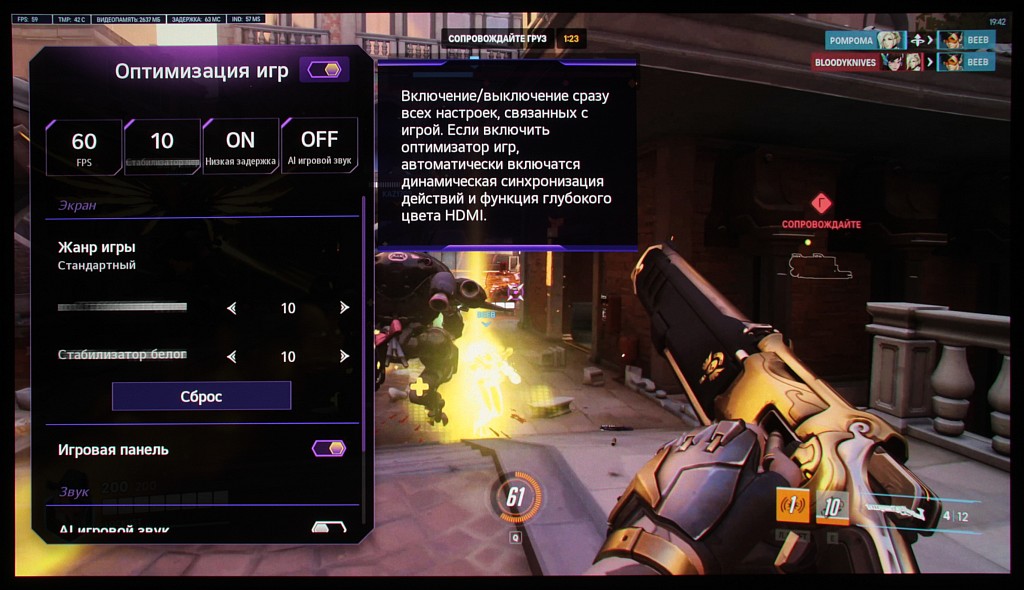The image size is (1024, 590).
Task: Activate the orange ability icon showing 1
Action: pyautogui.click(x=793, y=506)
